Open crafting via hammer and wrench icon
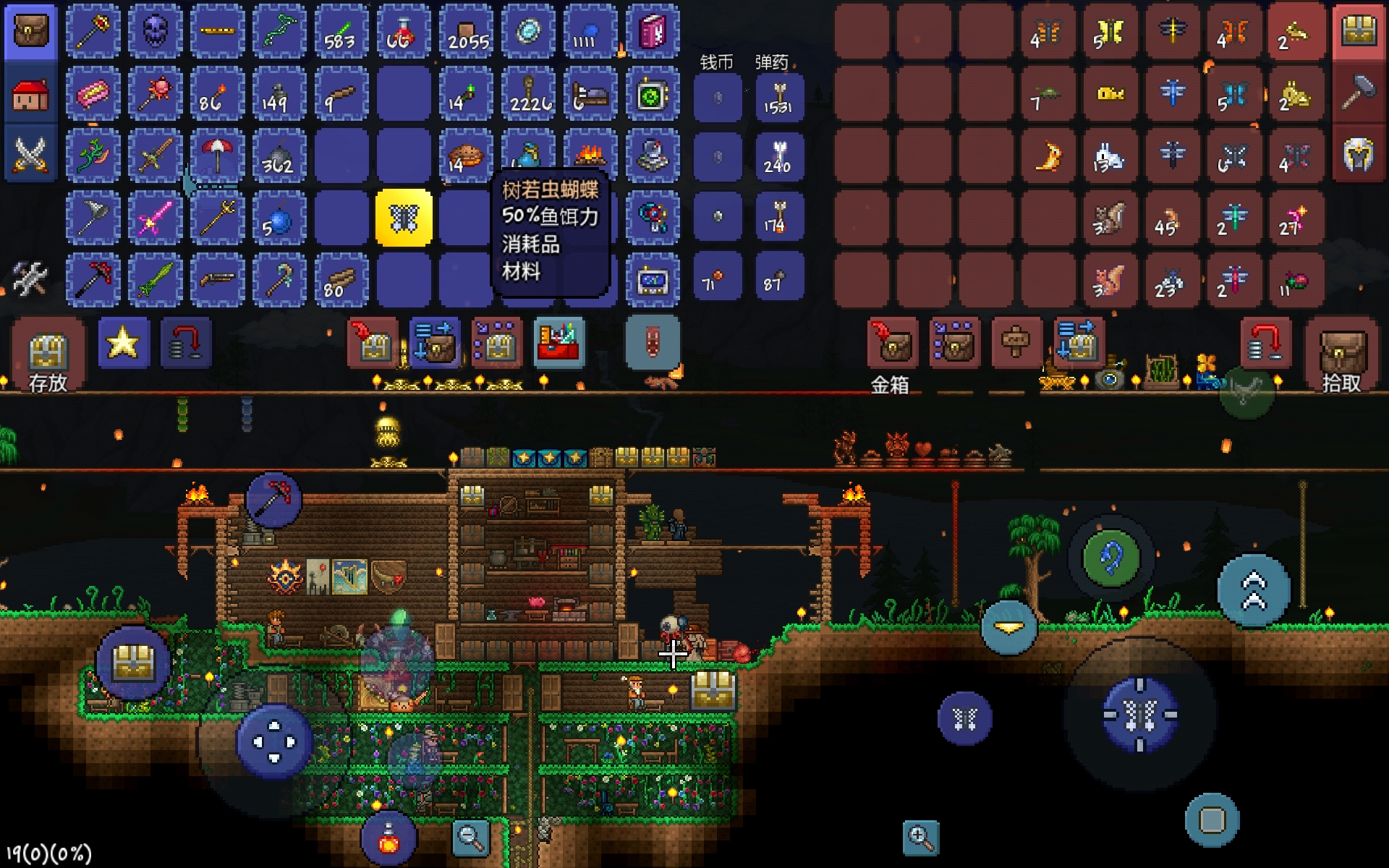 tap(30, 279)
